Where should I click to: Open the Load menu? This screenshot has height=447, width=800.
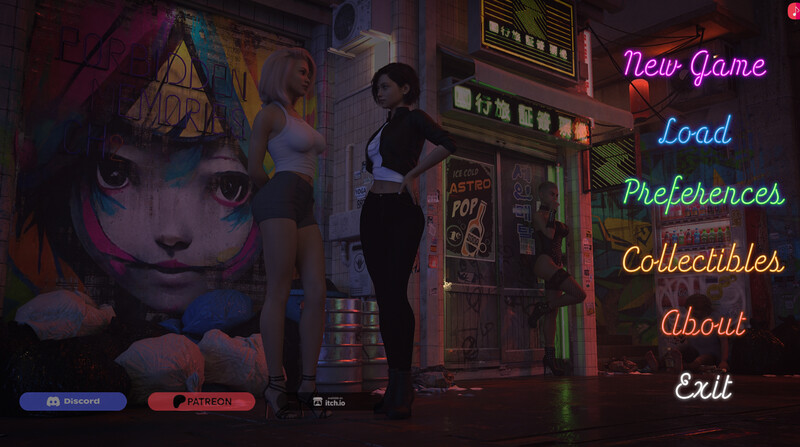click(694, 130)
